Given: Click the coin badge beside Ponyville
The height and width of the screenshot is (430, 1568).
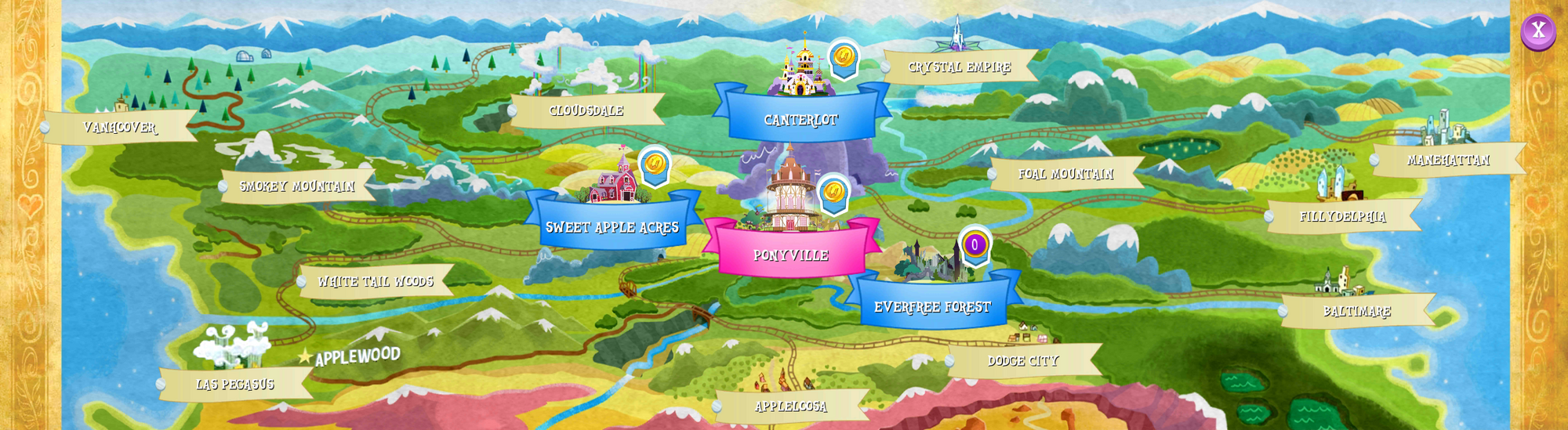Looking at the screenshot, I should click(x=833, y=191).
